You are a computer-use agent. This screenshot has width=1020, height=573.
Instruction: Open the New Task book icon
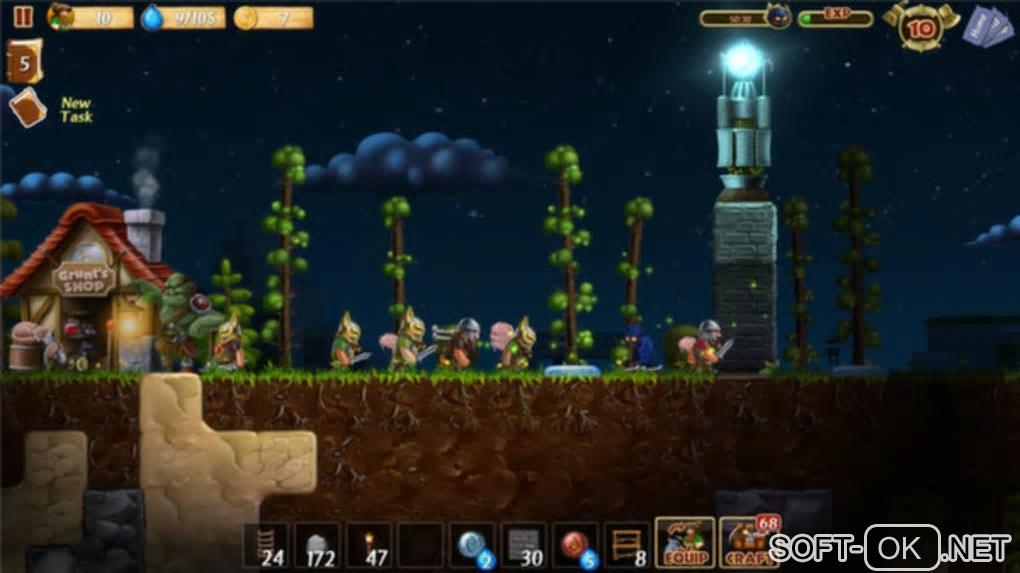coord(27,108)
